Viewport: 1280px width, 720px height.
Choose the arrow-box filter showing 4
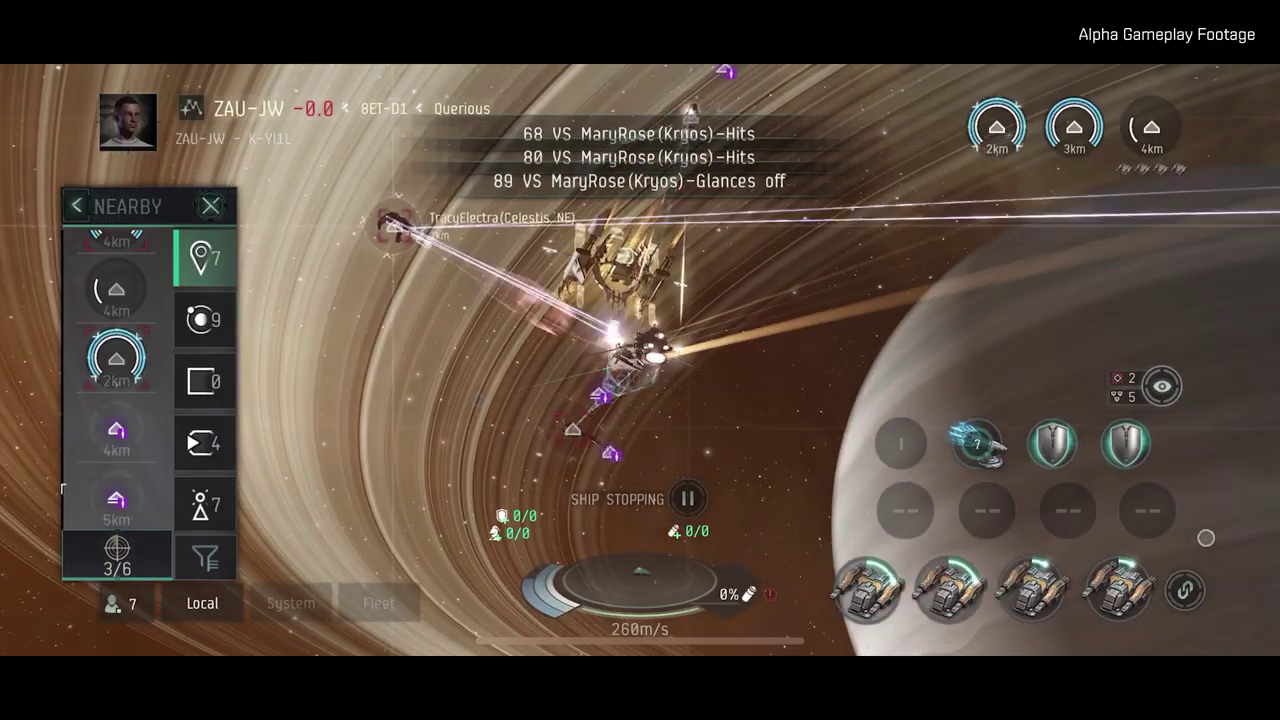(205, 444)
